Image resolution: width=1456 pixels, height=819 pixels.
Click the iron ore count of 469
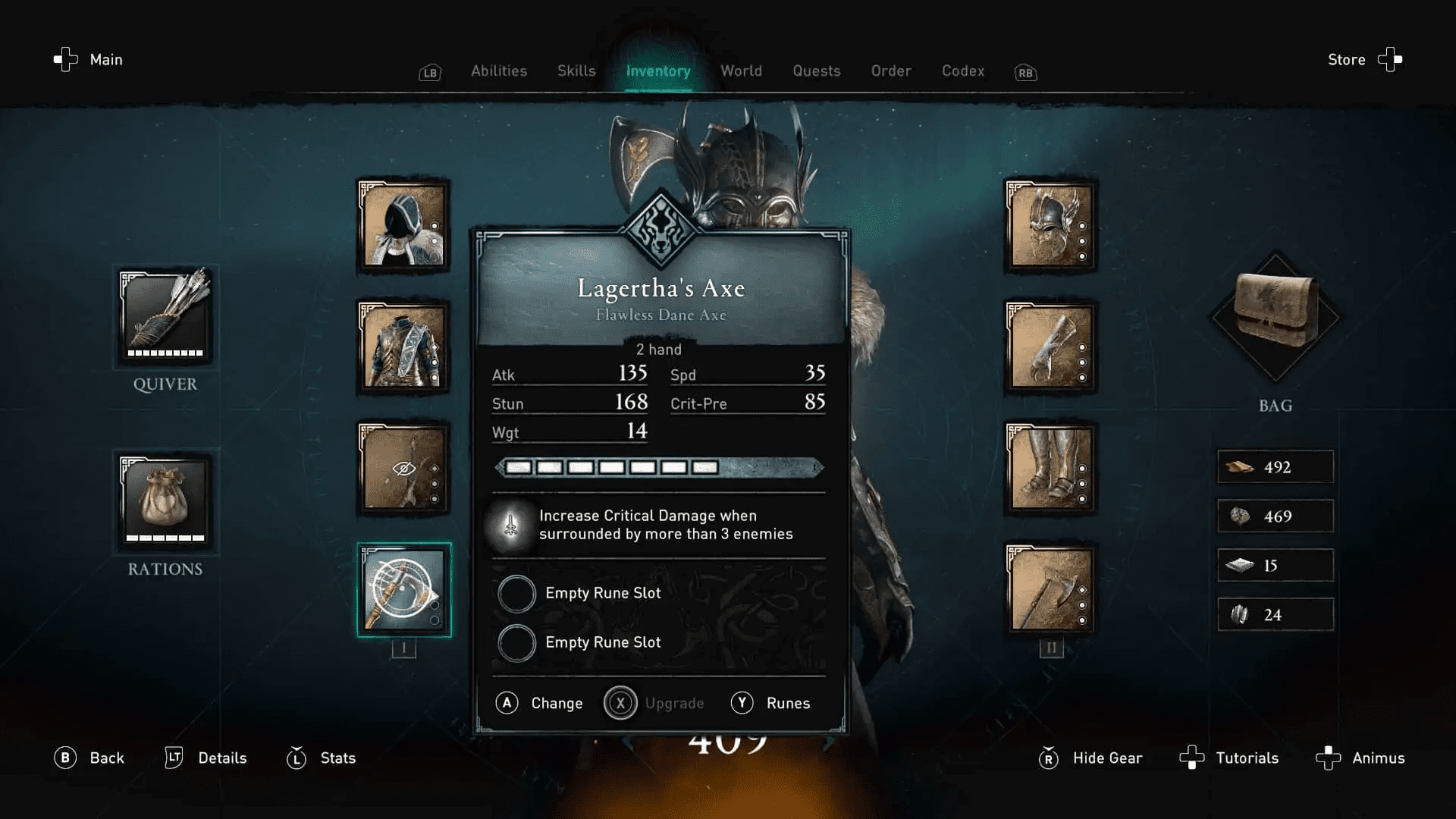pos(1275,516)
